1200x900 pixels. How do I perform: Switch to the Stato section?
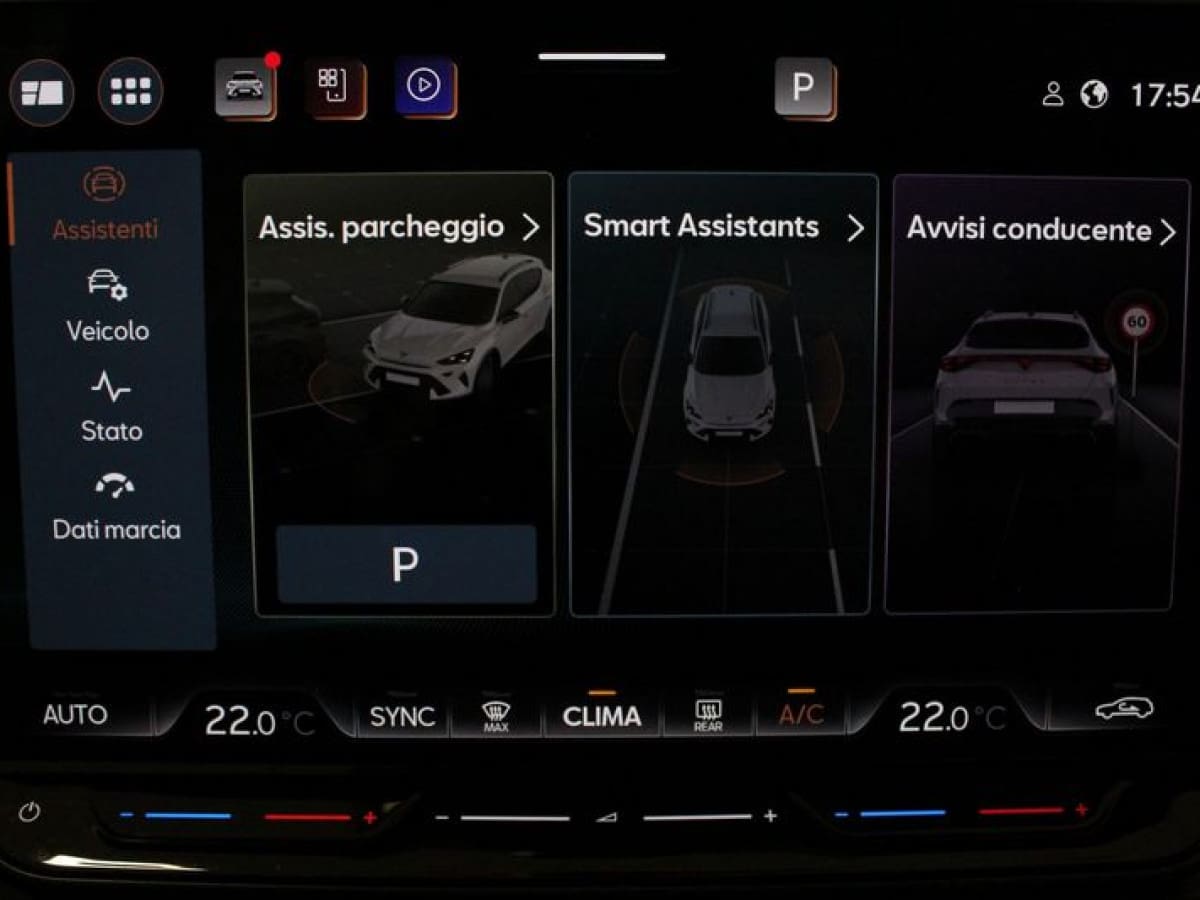[111, 407]
